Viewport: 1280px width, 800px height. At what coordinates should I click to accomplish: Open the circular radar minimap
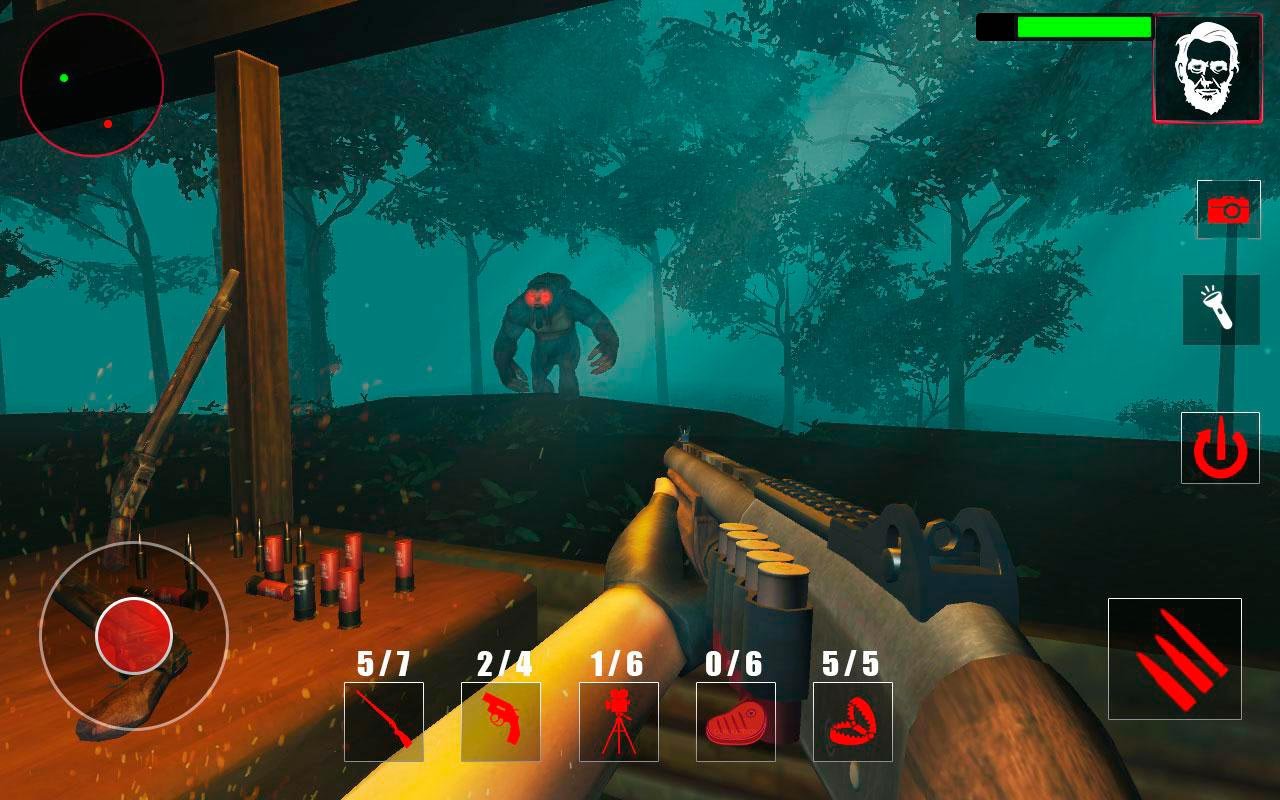pos(92,84)
